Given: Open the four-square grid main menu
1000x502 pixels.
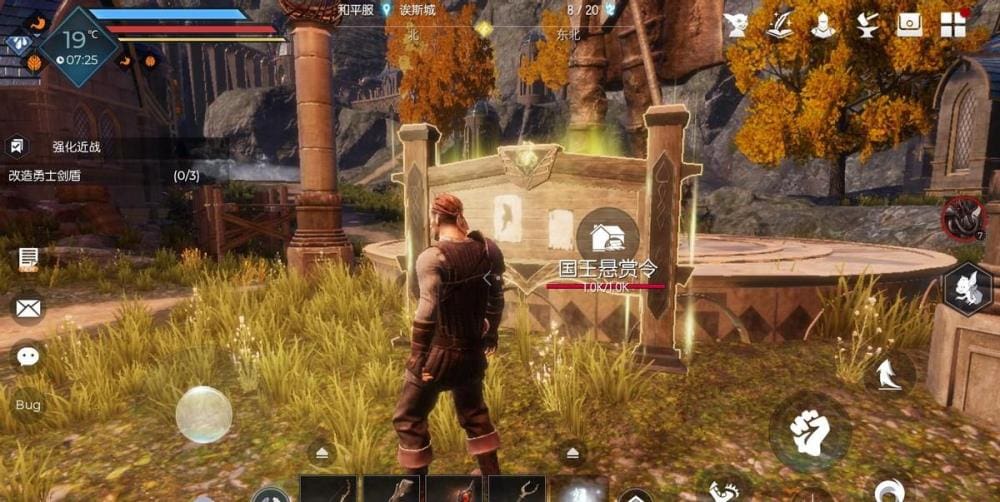Looking at the screenshot, I should pyautogui.click(x=953, y=25).
